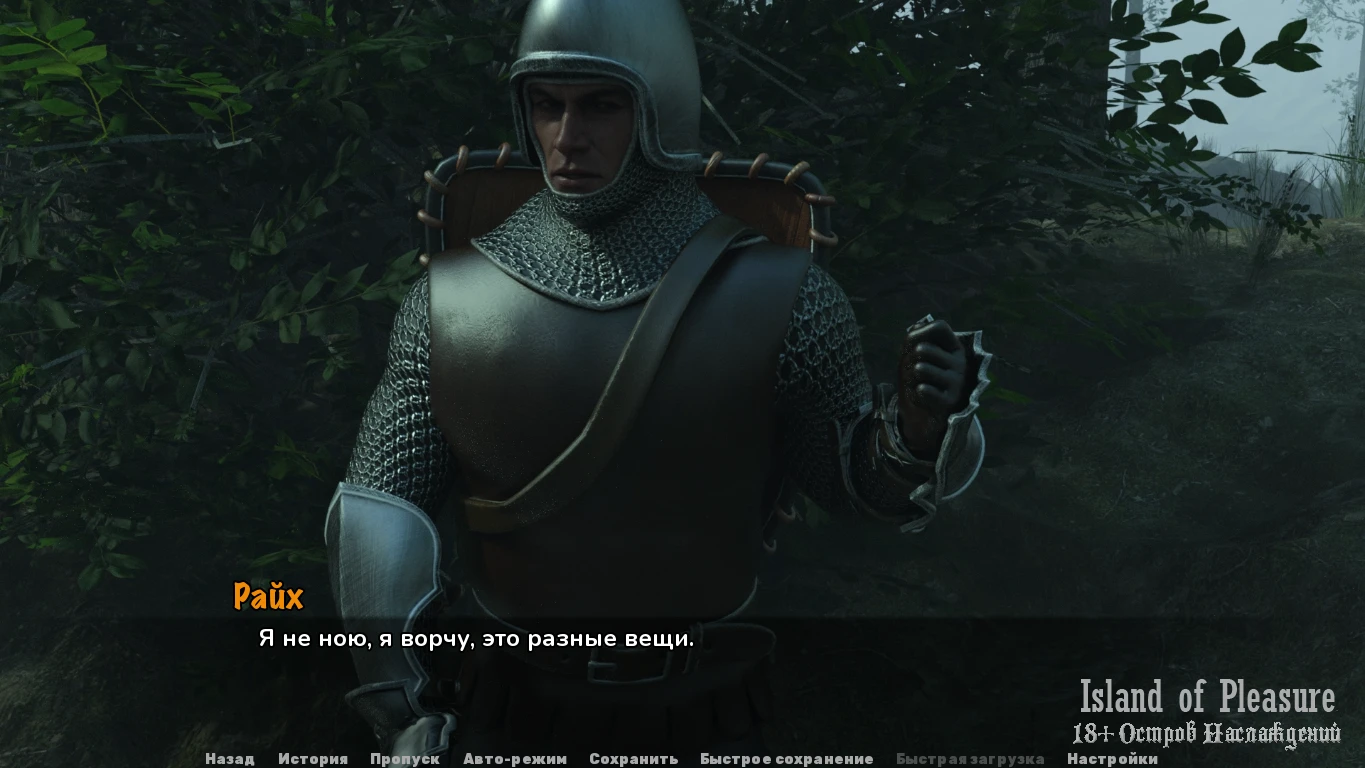Activate Пропуск to skip dialogue
The image size is (1365, 768).
[404, 759]
